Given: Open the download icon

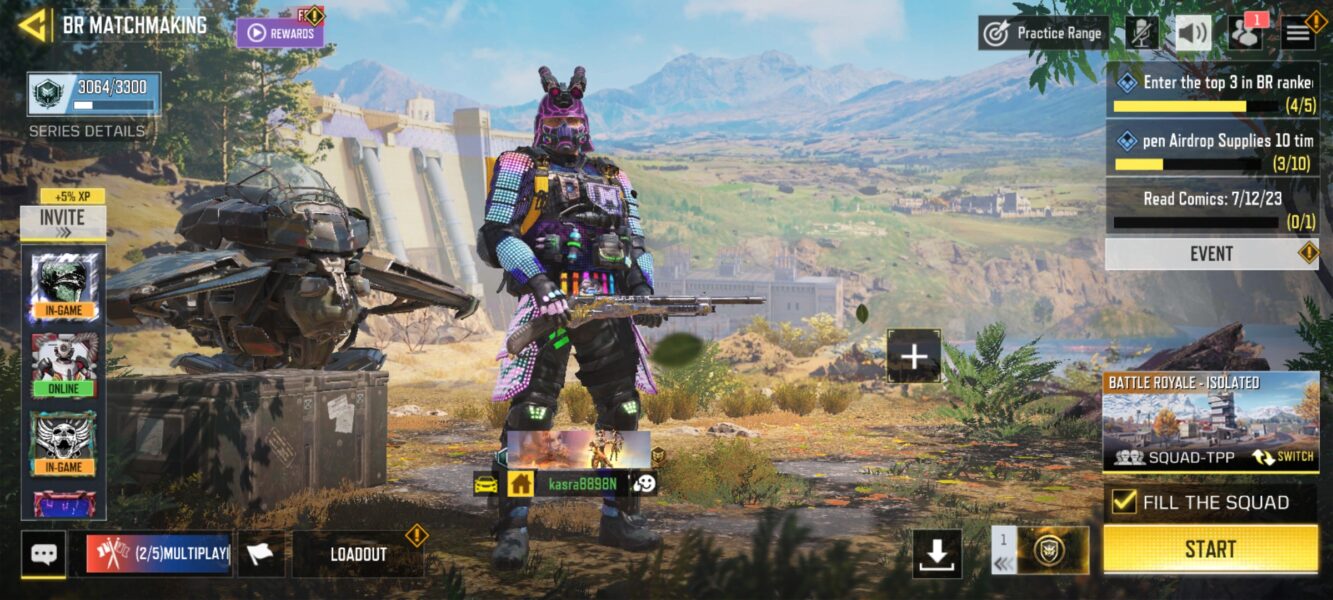Looking at the screenshot, I should coord(937,553).
